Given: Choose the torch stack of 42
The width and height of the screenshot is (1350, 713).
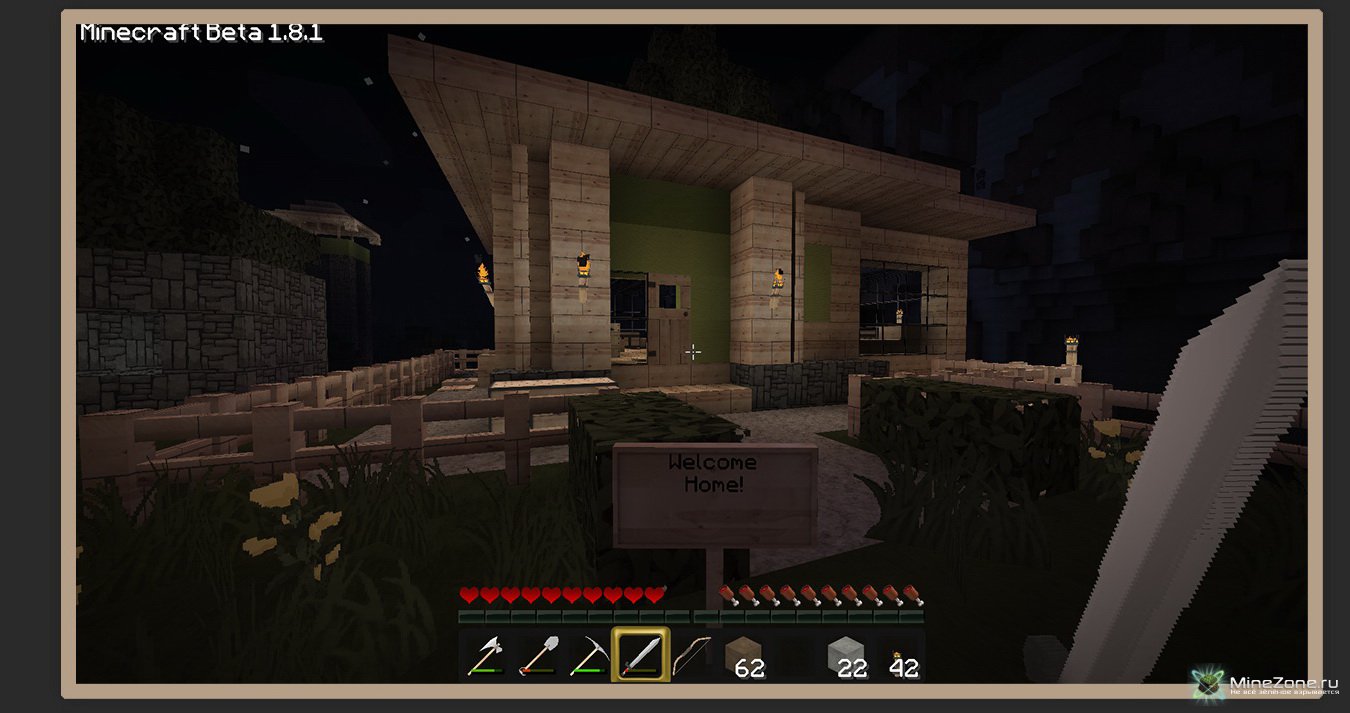Looking at the screenshot, I should (898, 656).
